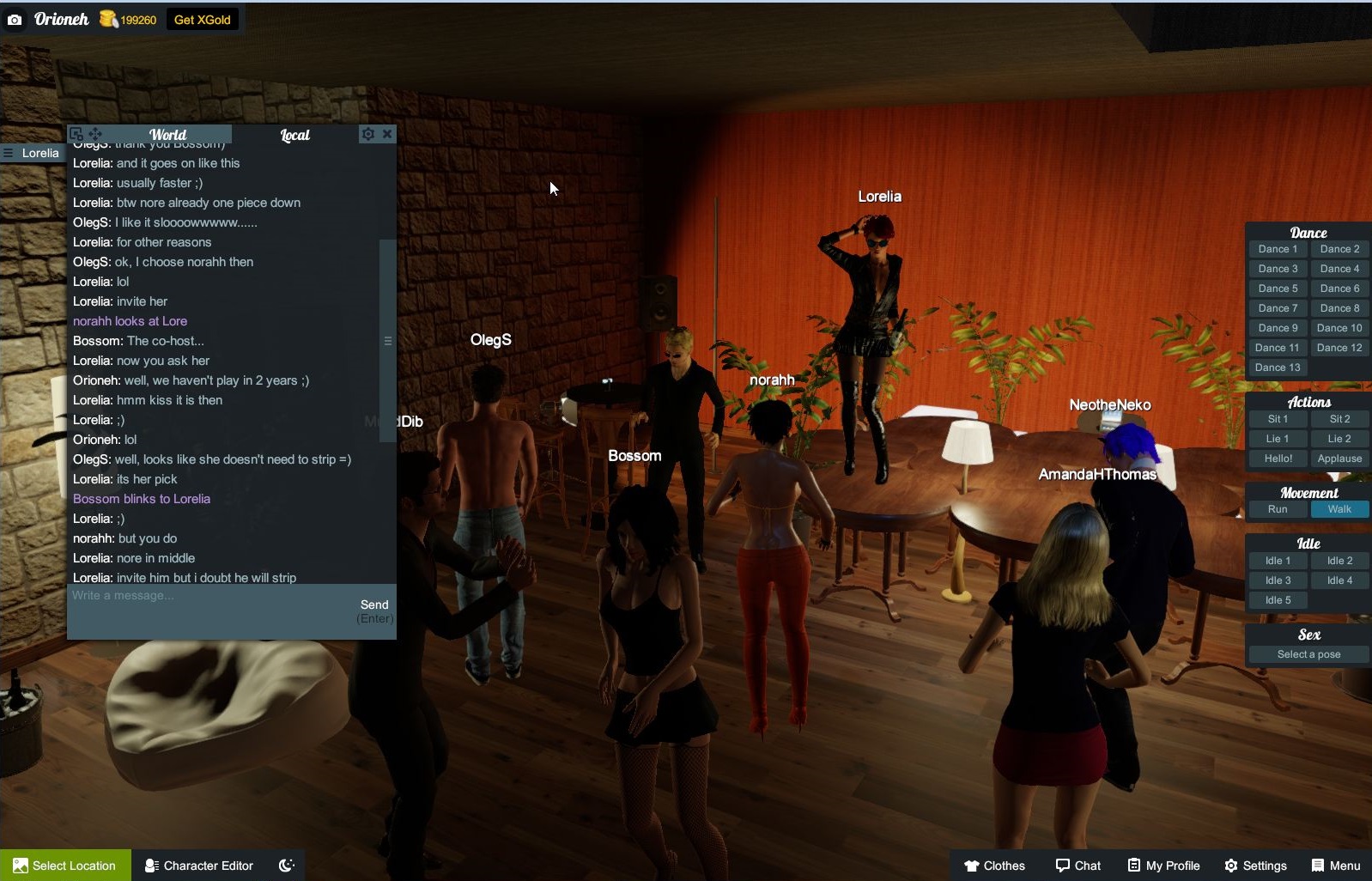Viewport: 1372px width, 881px height.
Task: Open the screenshot camera tool
Action: tap(14, 18)
